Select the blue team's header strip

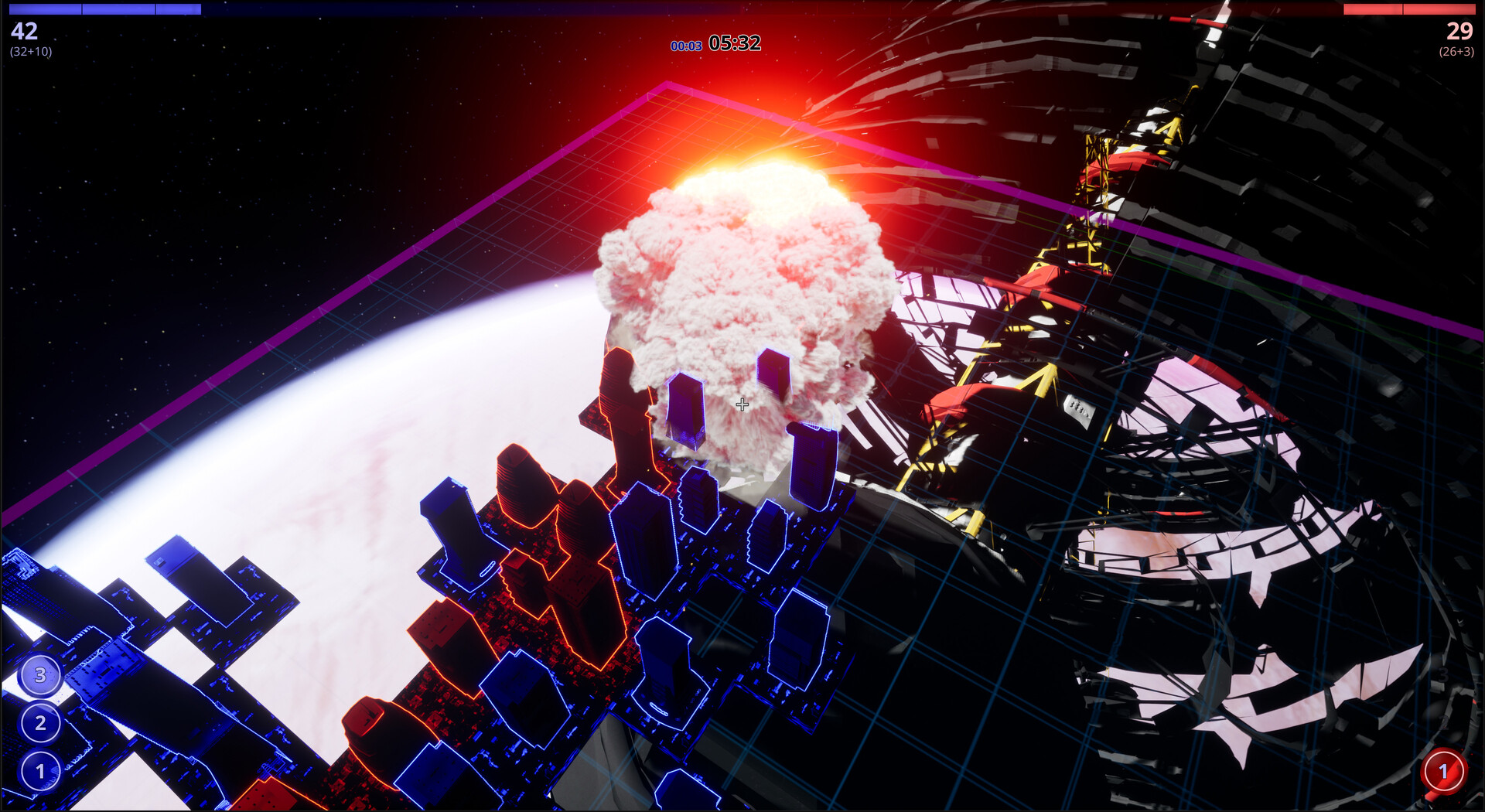click(x=104, y=9)
